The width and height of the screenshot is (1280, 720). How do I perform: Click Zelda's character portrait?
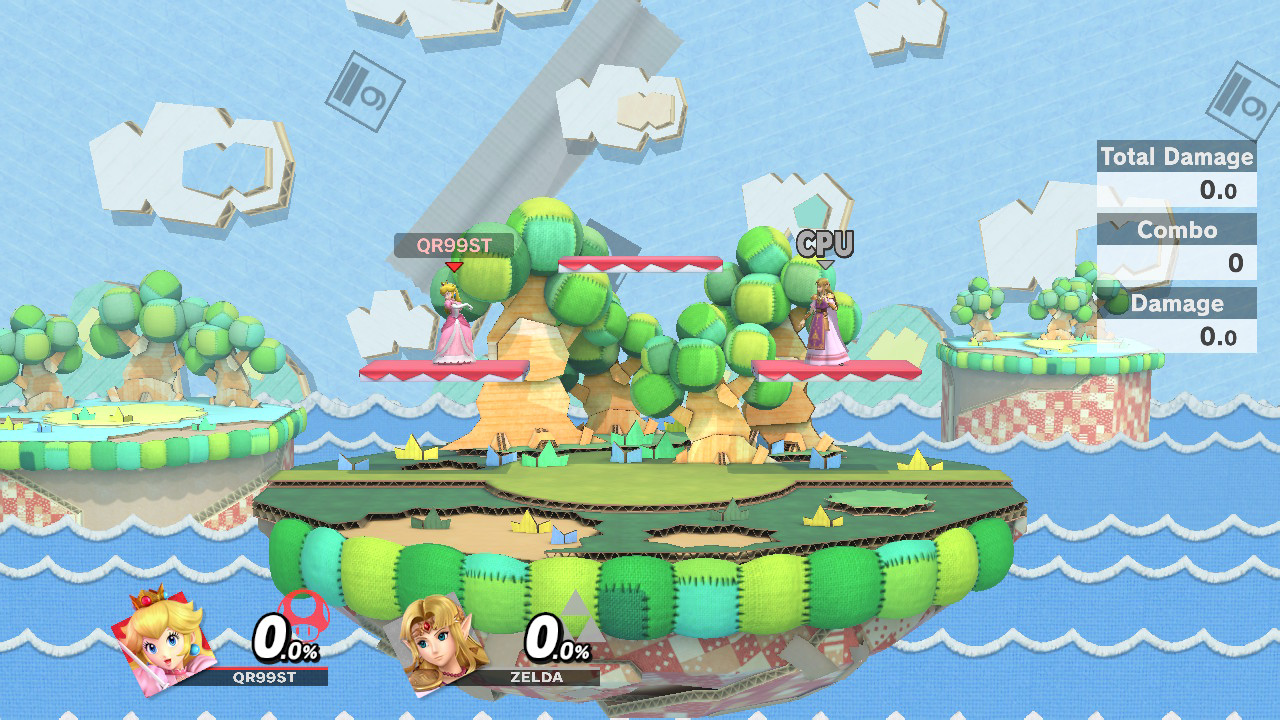[x=443, y=641]
